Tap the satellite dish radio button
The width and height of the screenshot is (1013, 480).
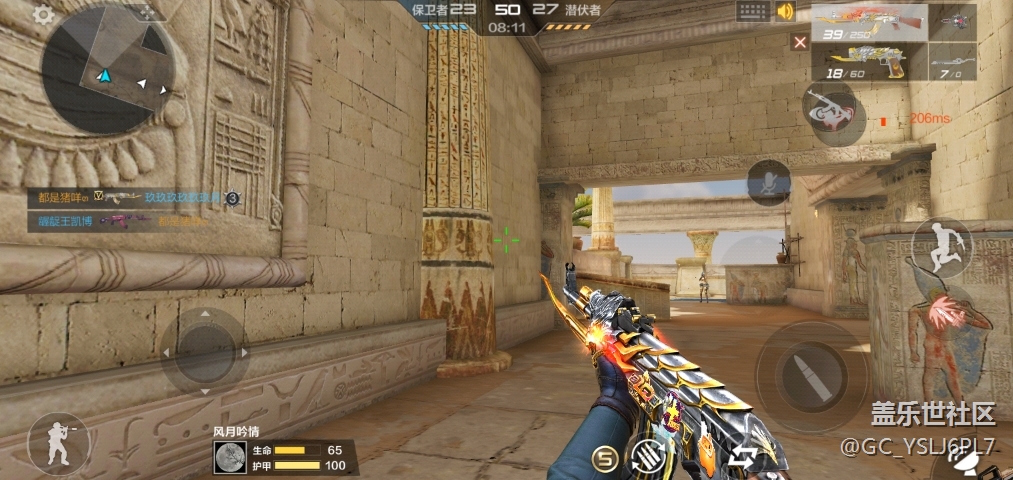(x=966, y=462)
